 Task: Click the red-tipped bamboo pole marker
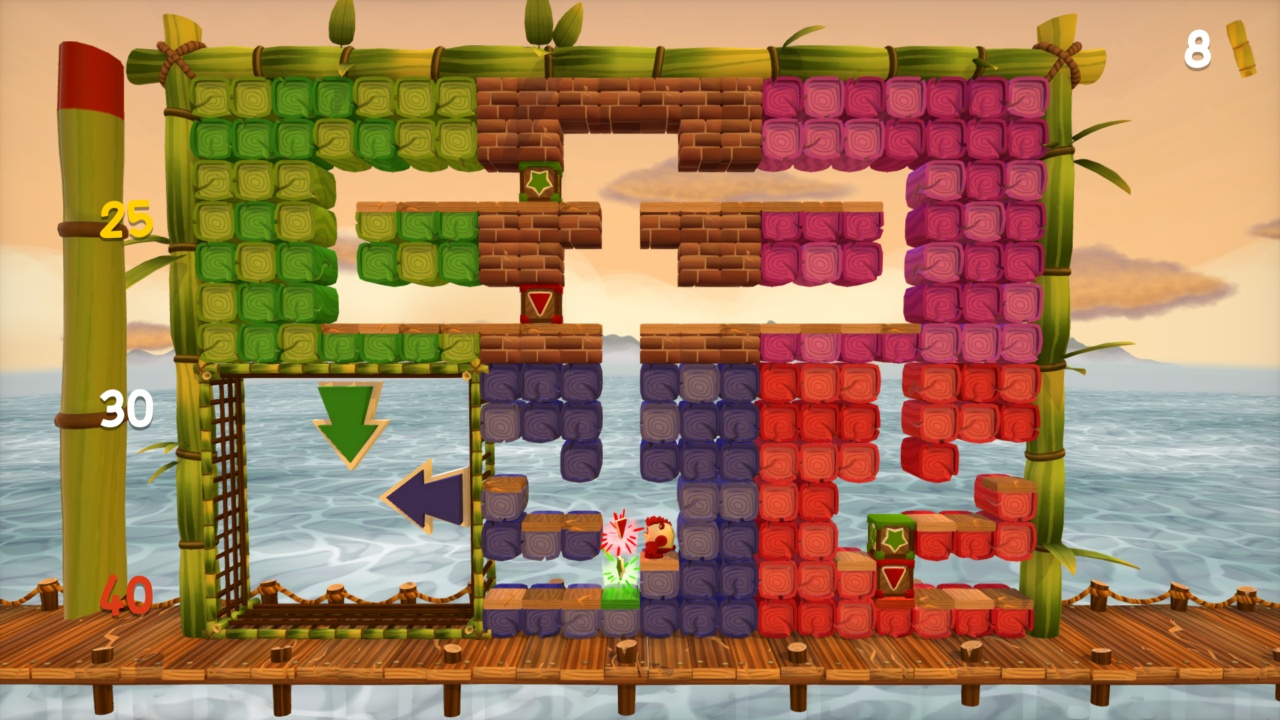tap(88, 75)
